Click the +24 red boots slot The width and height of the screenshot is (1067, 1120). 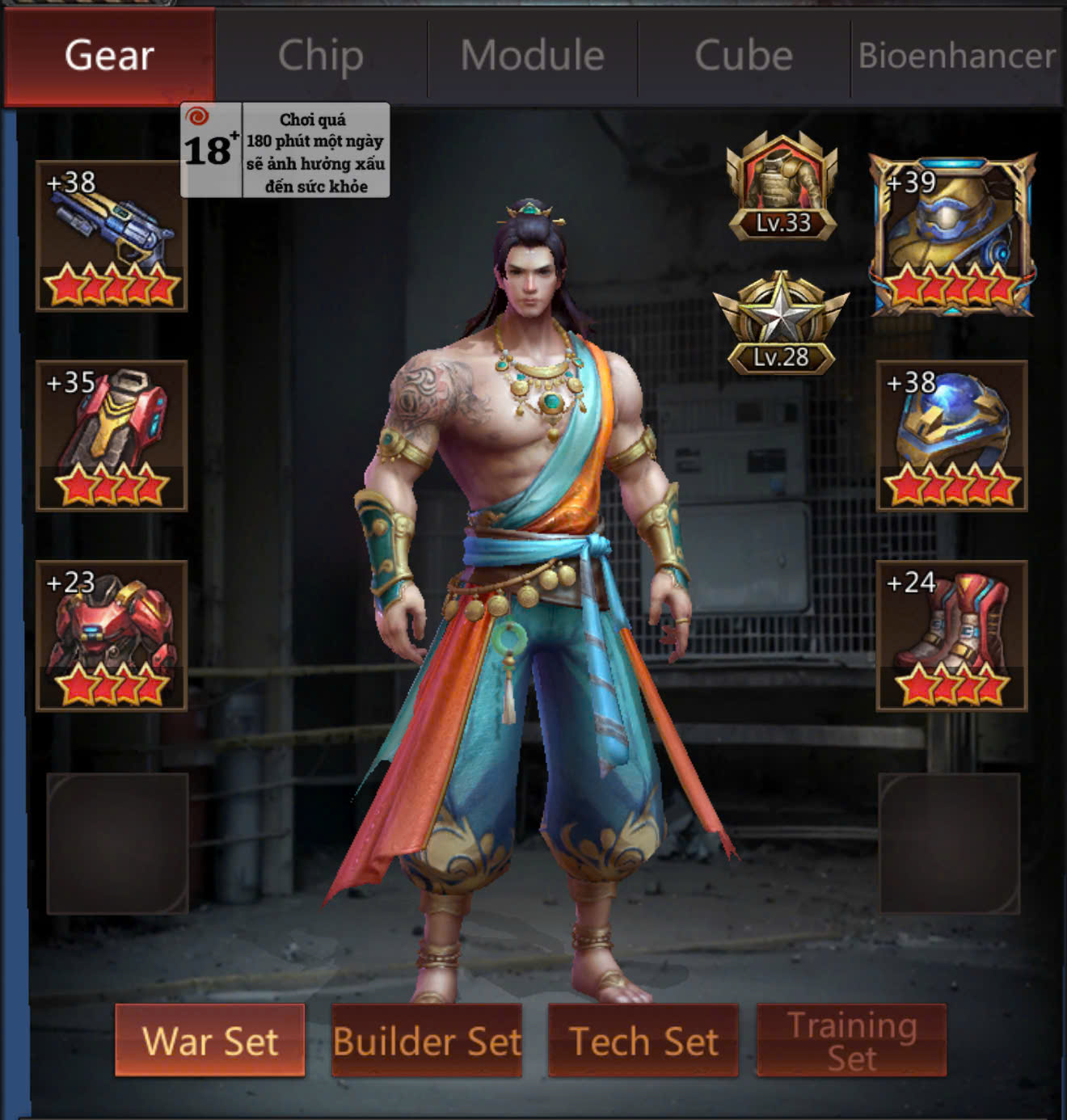pyautogui.click(x=951, y=635)
